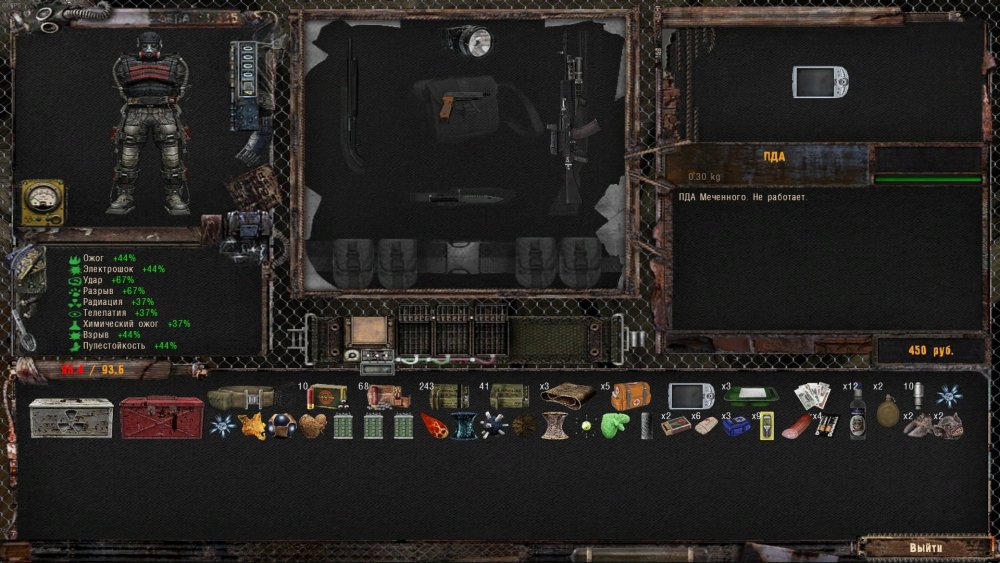Select the equipped shotgun slot
This screenshot has height=563, width=1000.
pos(352,105)
